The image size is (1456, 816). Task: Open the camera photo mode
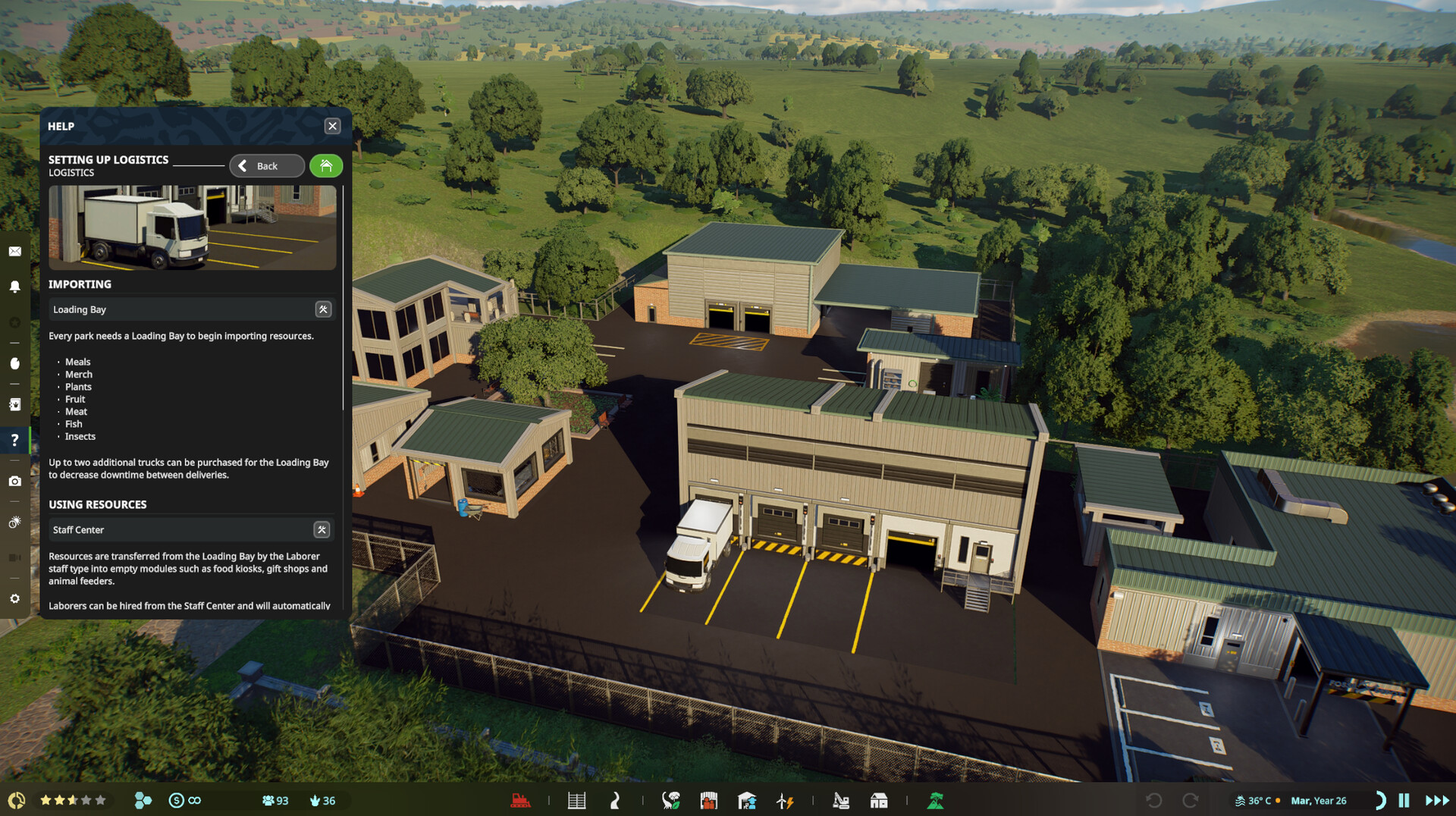14,482
